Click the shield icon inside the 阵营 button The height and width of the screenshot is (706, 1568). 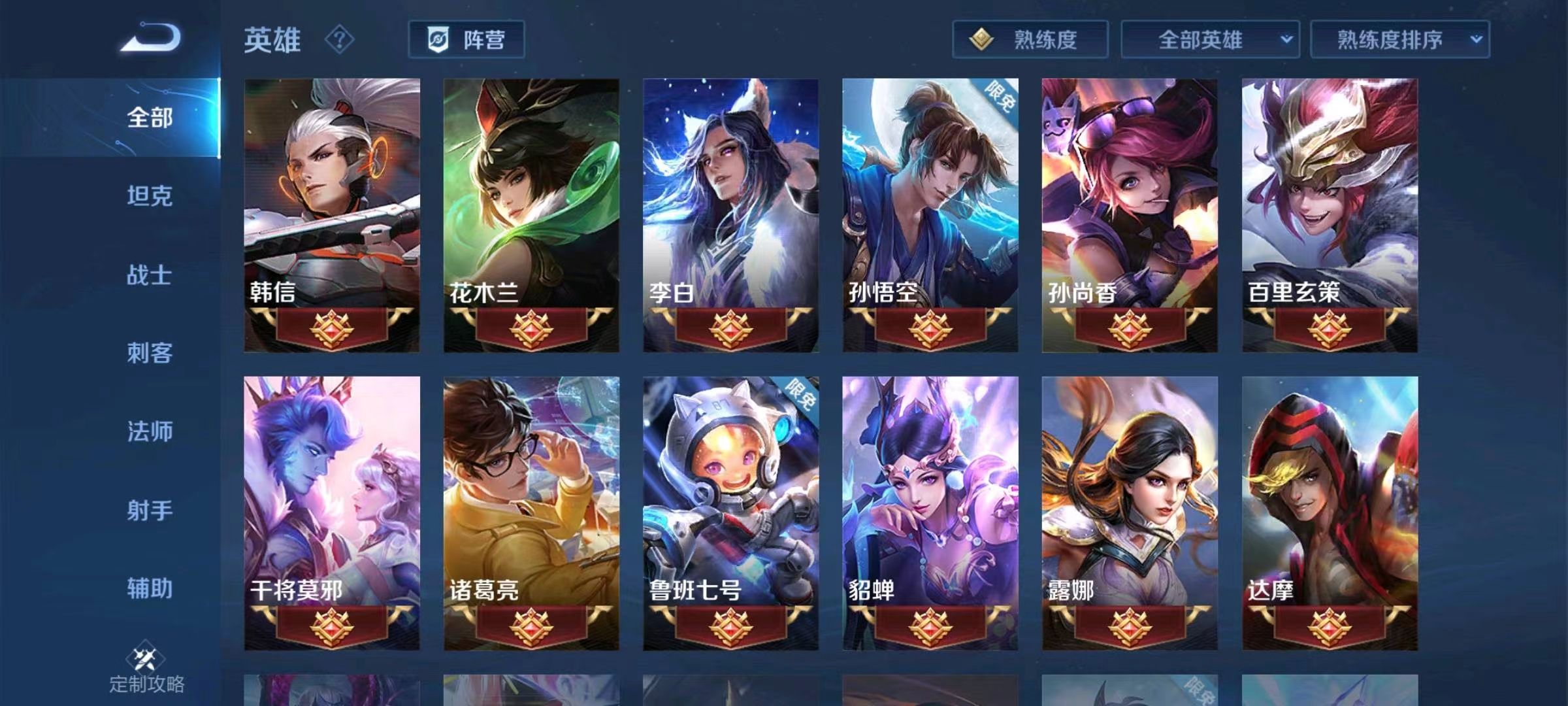[439, 39]
